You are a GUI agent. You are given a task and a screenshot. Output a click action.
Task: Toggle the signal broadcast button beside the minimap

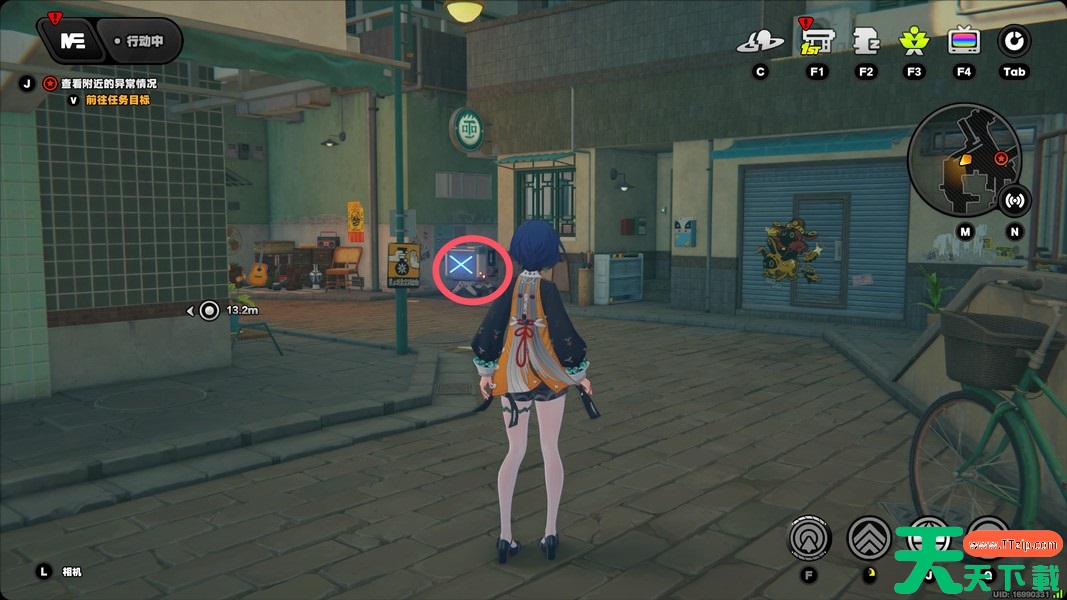coord(1015,199)
